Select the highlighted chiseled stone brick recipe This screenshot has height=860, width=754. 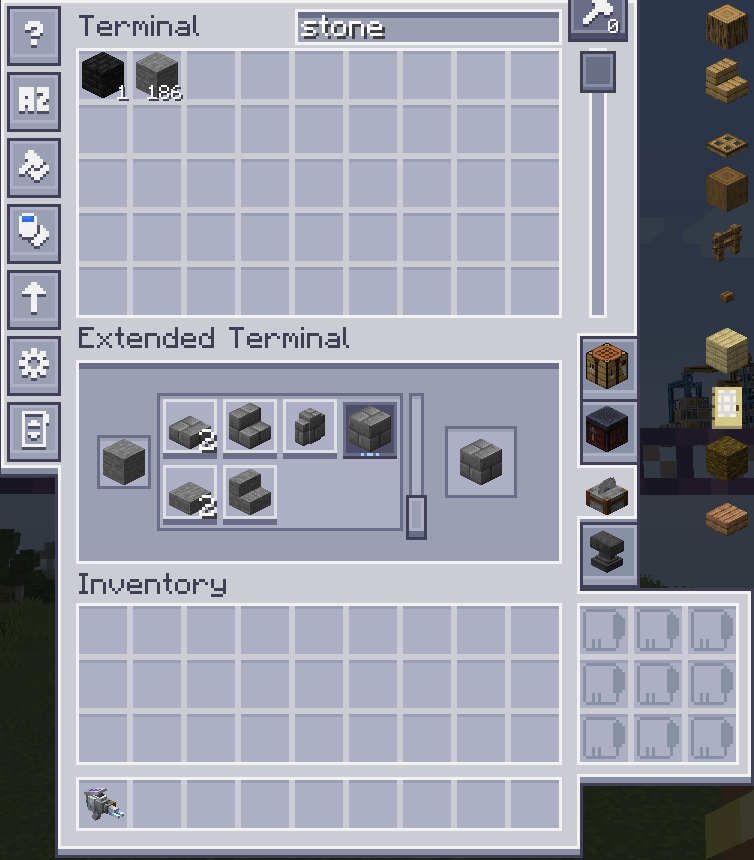pyautogui.click(x=369, y=429)
